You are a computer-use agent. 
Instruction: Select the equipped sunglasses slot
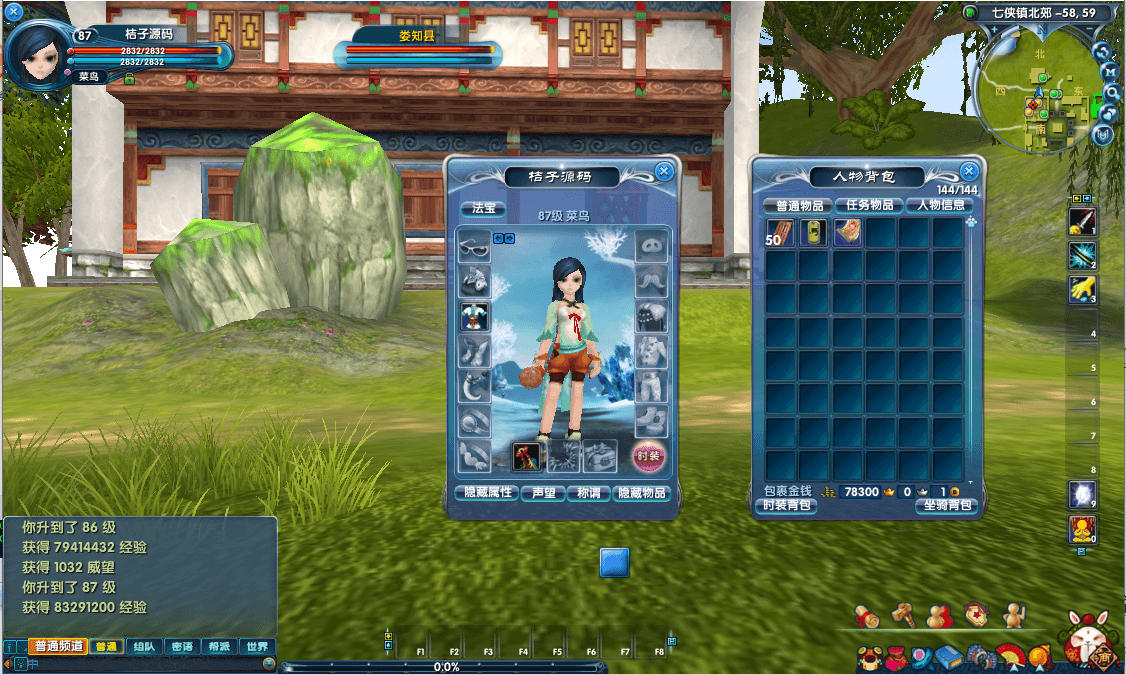coord(474,246)
